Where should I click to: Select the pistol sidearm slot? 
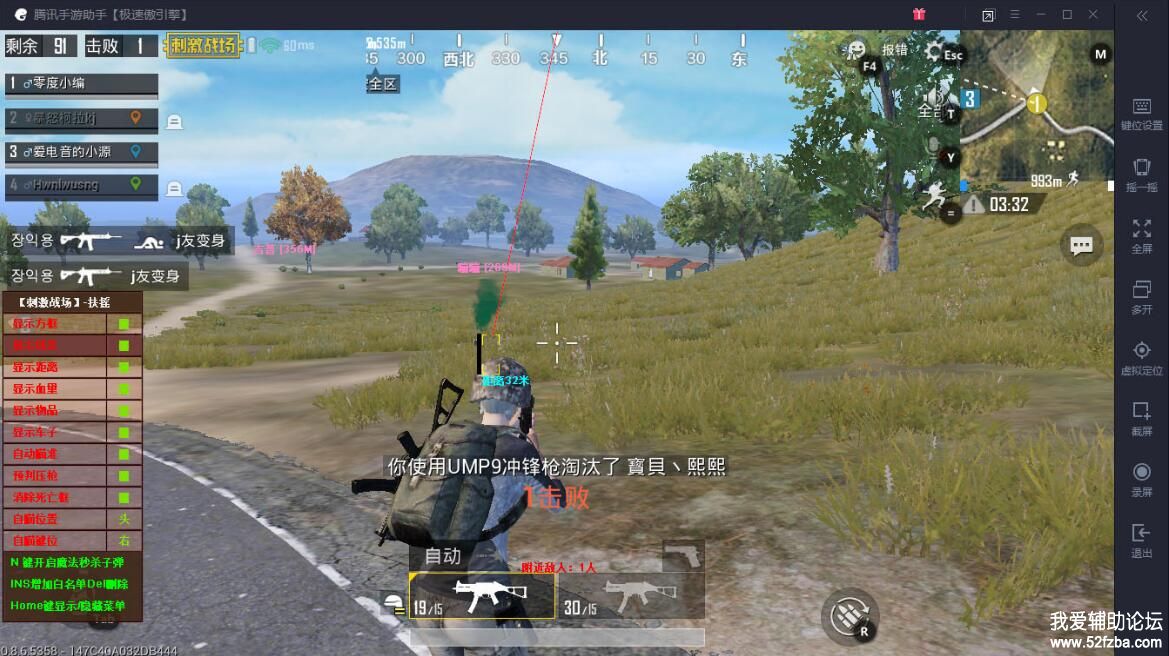coord(683,555)
